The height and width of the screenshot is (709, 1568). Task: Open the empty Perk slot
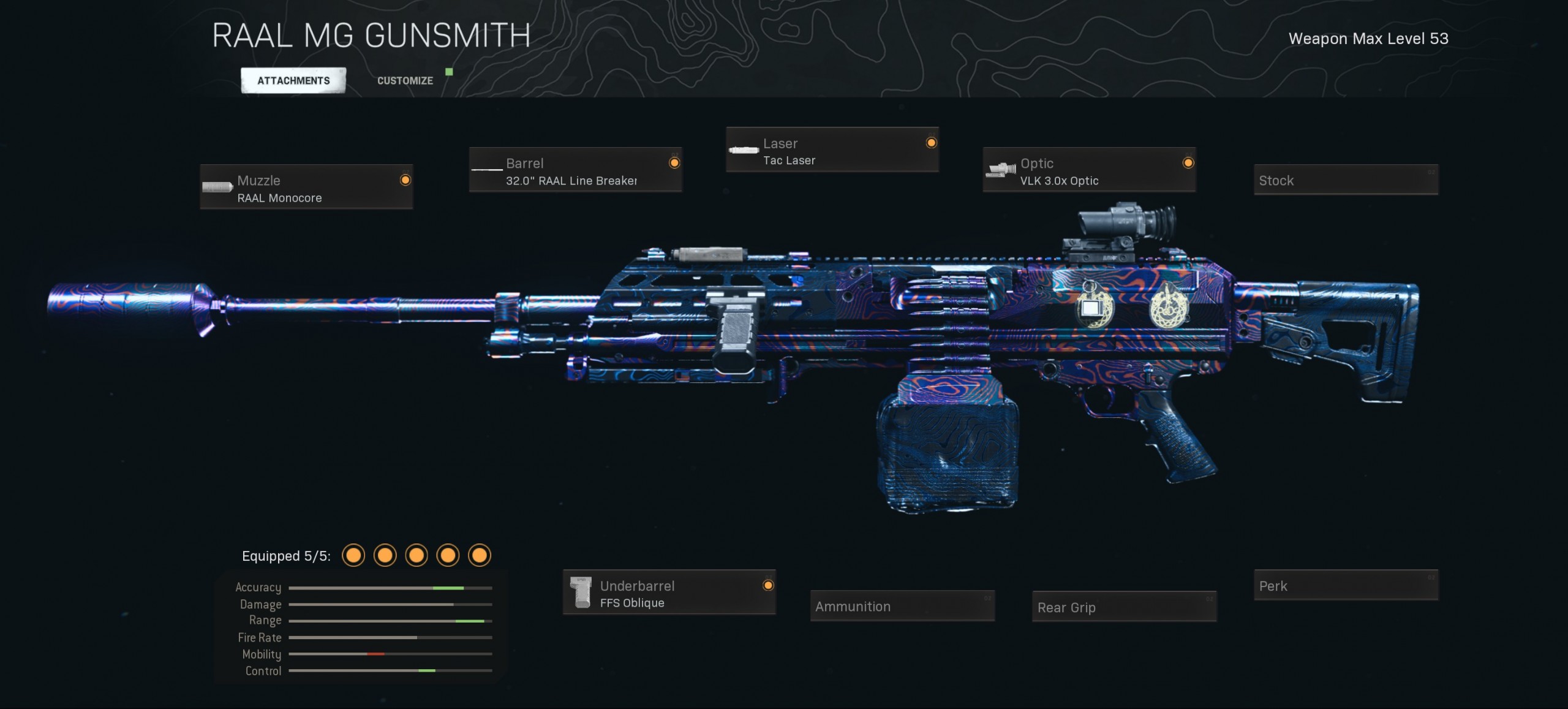[x=1346, y=586]
